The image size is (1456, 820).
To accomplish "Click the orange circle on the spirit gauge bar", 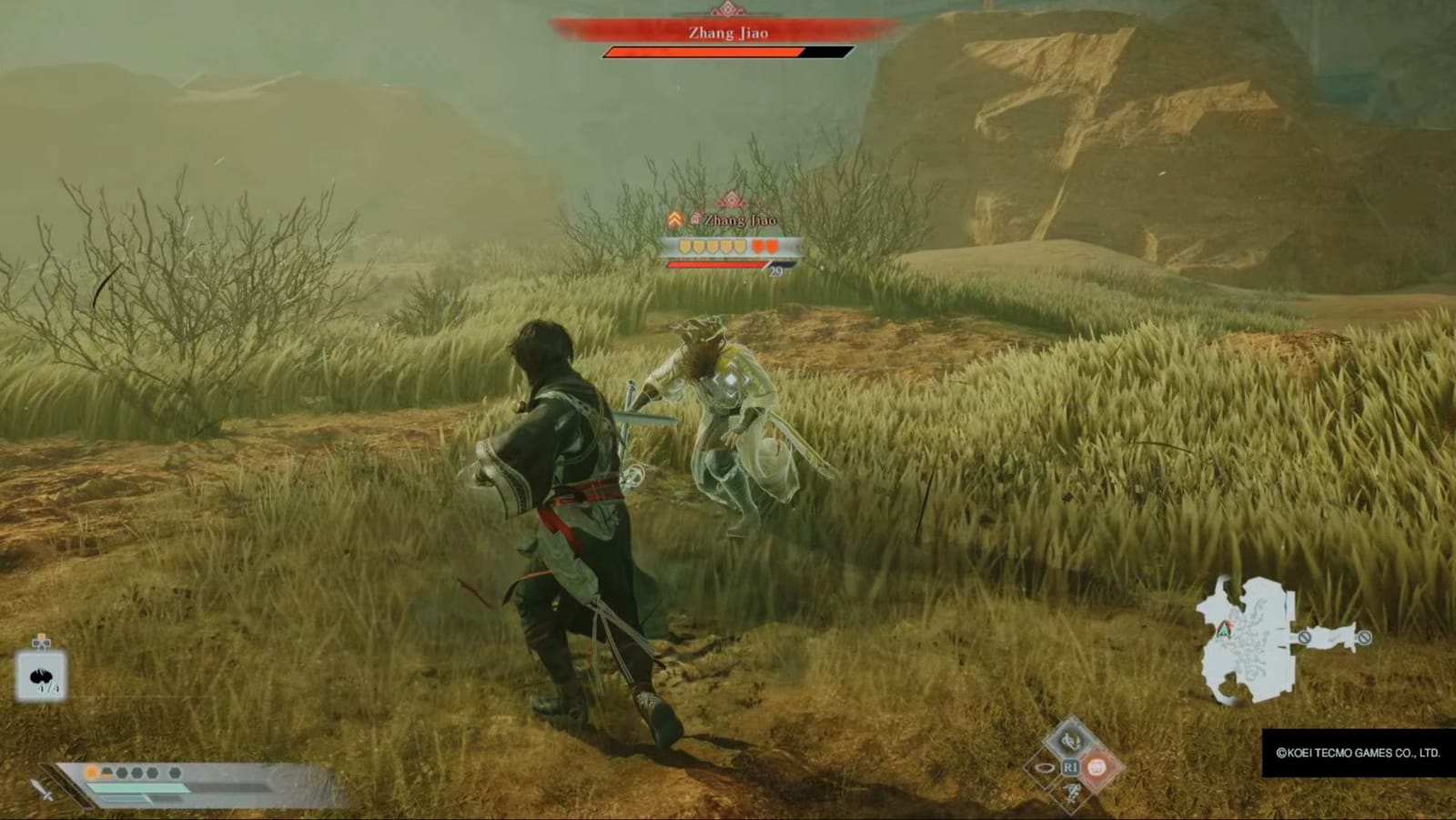I will point(91,773).
